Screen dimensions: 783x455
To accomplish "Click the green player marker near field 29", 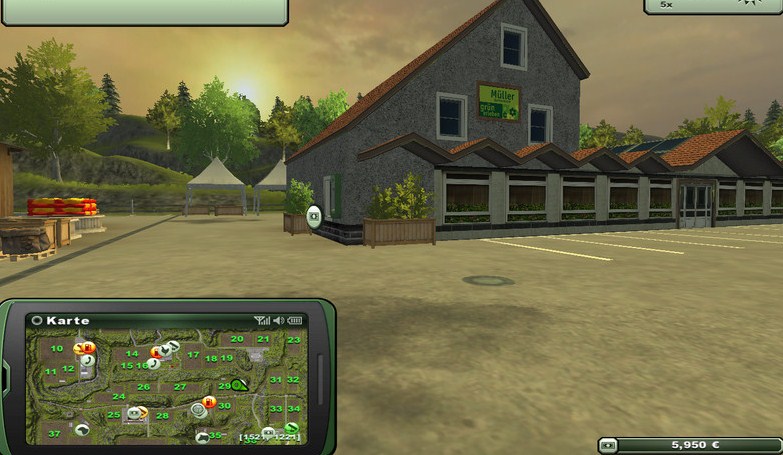I will coord(240,385).
